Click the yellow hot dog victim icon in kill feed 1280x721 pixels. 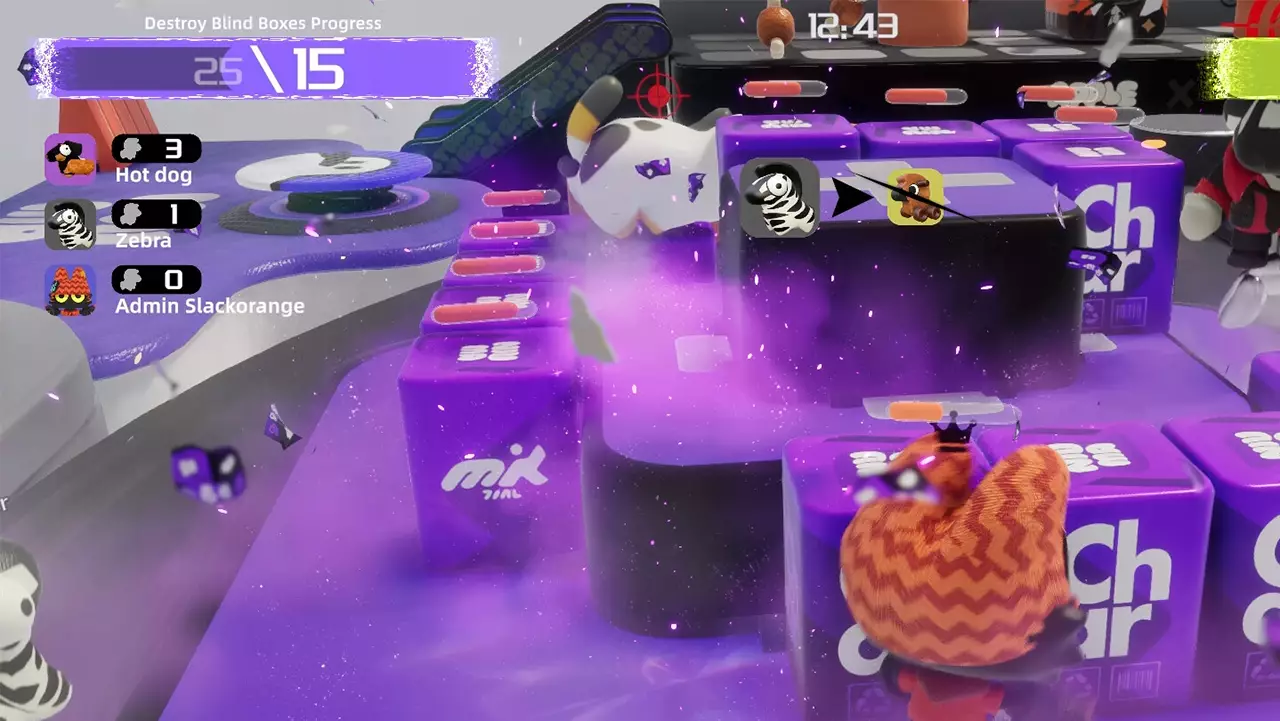tap(915, 197)
